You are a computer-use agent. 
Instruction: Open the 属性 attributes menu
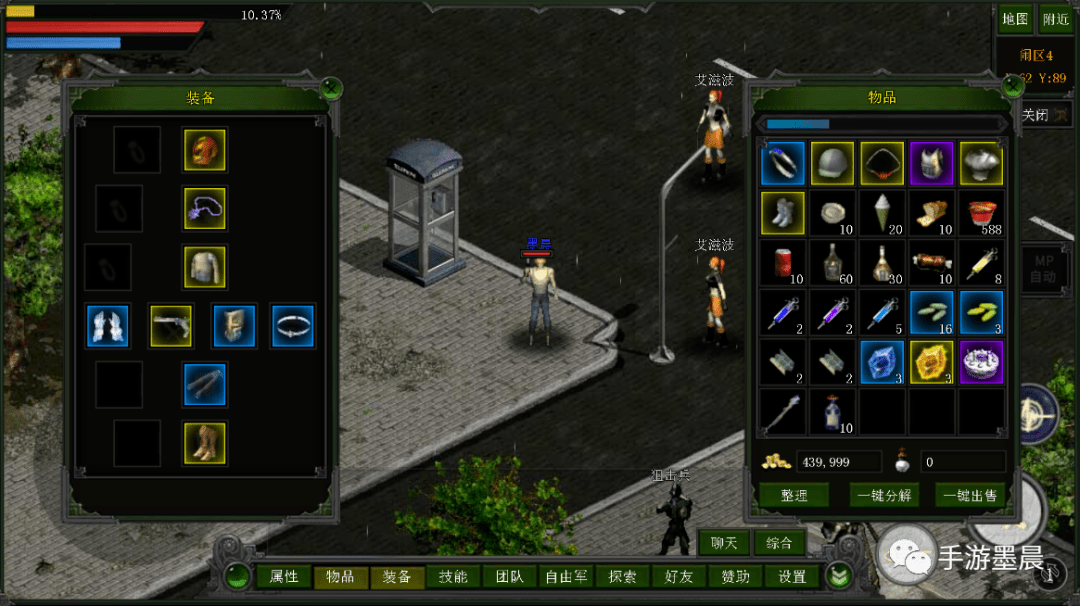[284, 577]
